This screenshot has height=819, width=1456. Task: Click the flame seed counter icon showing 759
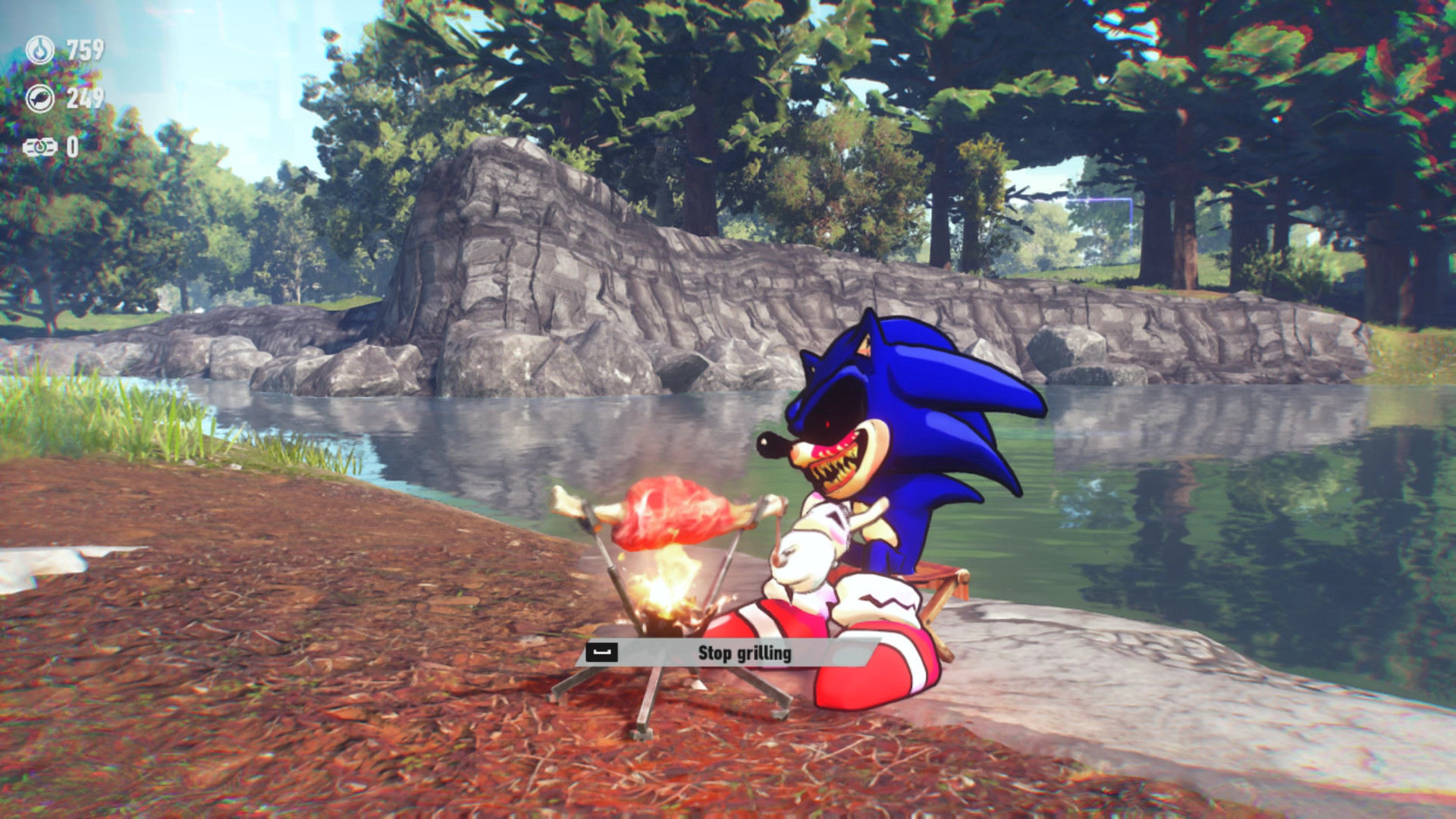(x=39, y=49)
